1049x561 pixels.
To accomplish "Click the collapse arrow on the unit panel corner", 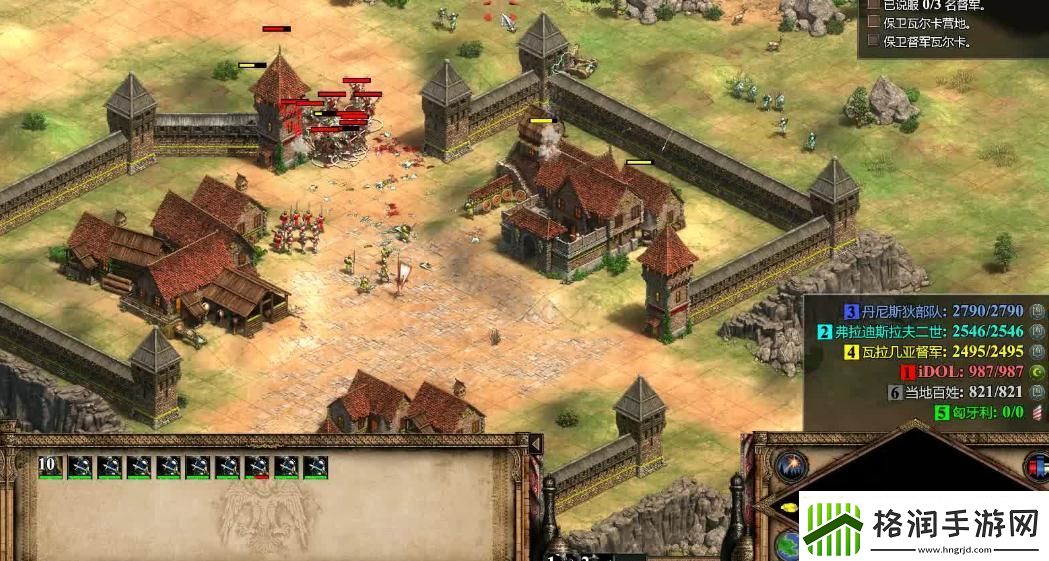I will 535,442.
